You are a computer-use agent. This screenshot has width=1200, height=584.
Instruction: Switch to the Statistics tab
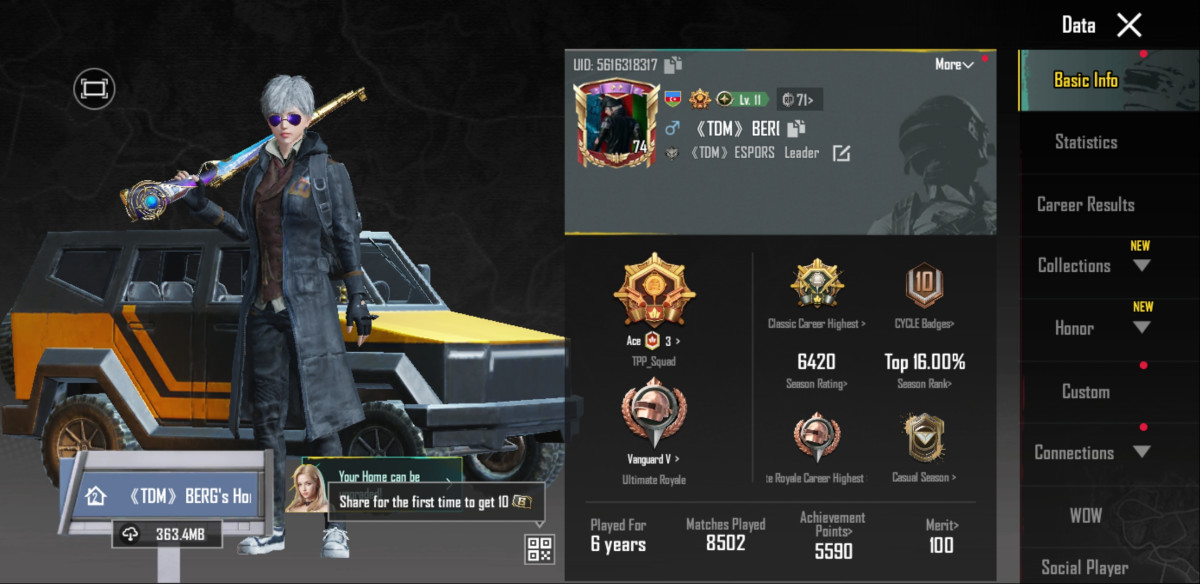(x=1086, y=142)
